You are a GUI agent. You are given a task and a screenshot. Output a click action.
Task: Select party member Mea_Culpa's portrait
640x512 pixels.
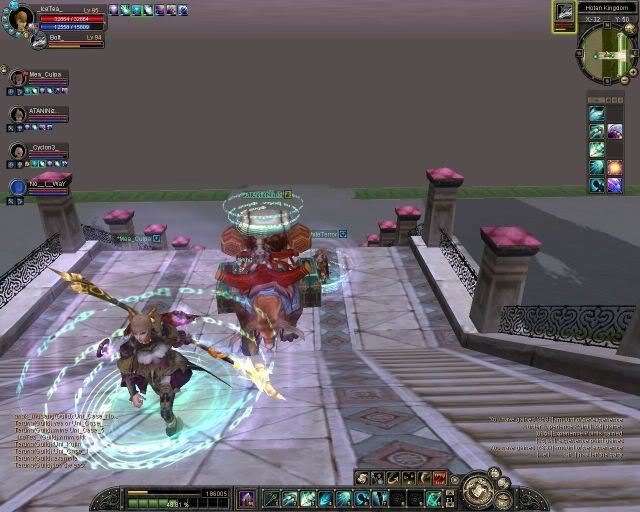click(18, 78)
